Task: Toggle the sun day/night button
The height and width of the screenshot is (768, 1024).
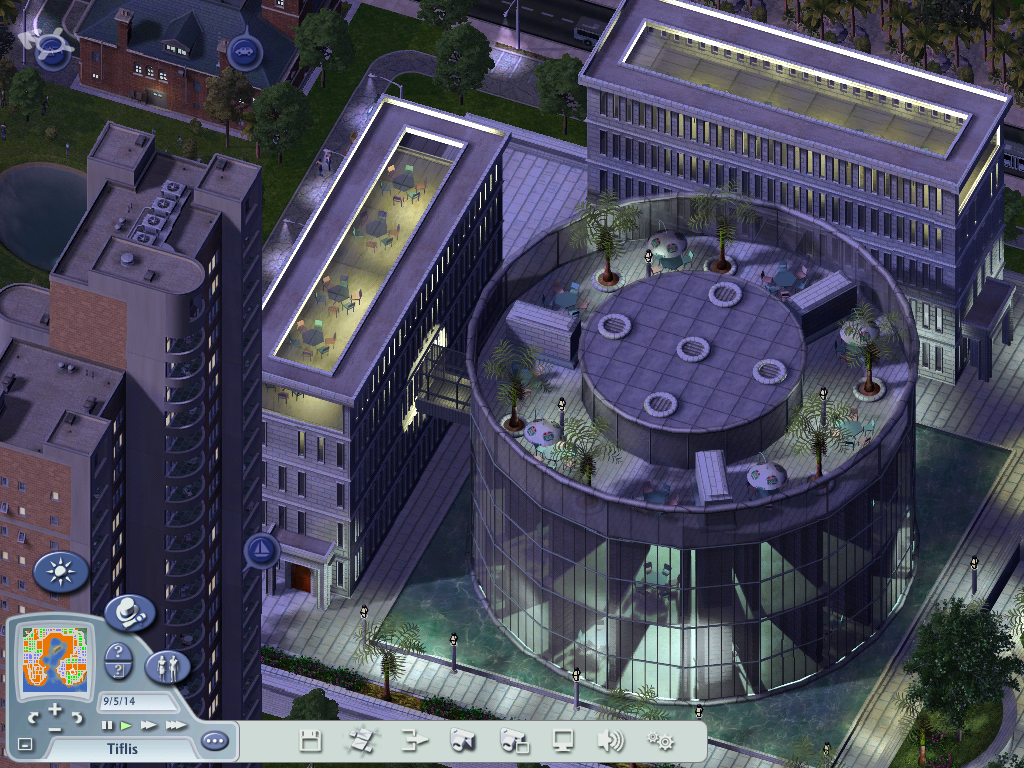Action: (61, 572)
